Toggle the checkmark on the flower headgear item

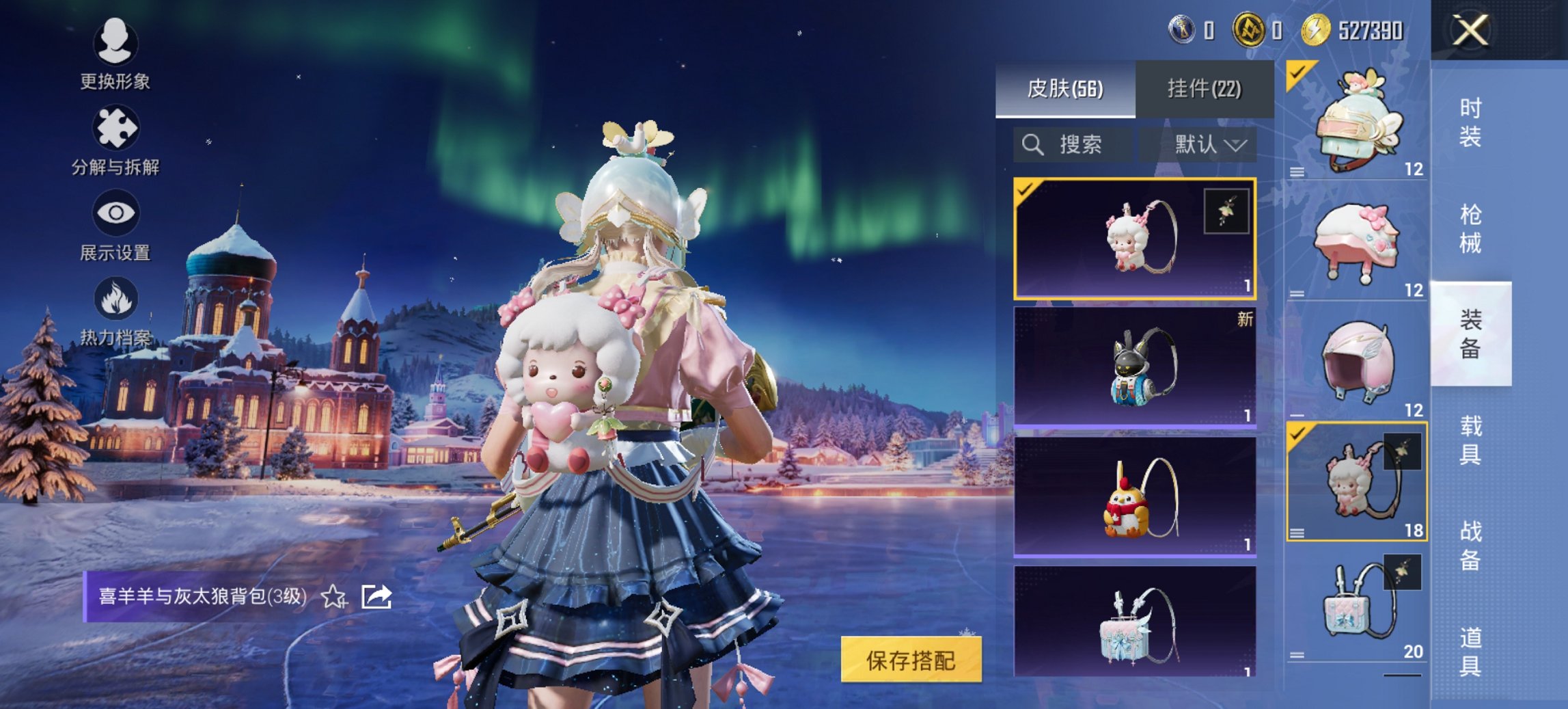tap(1297, 72)
